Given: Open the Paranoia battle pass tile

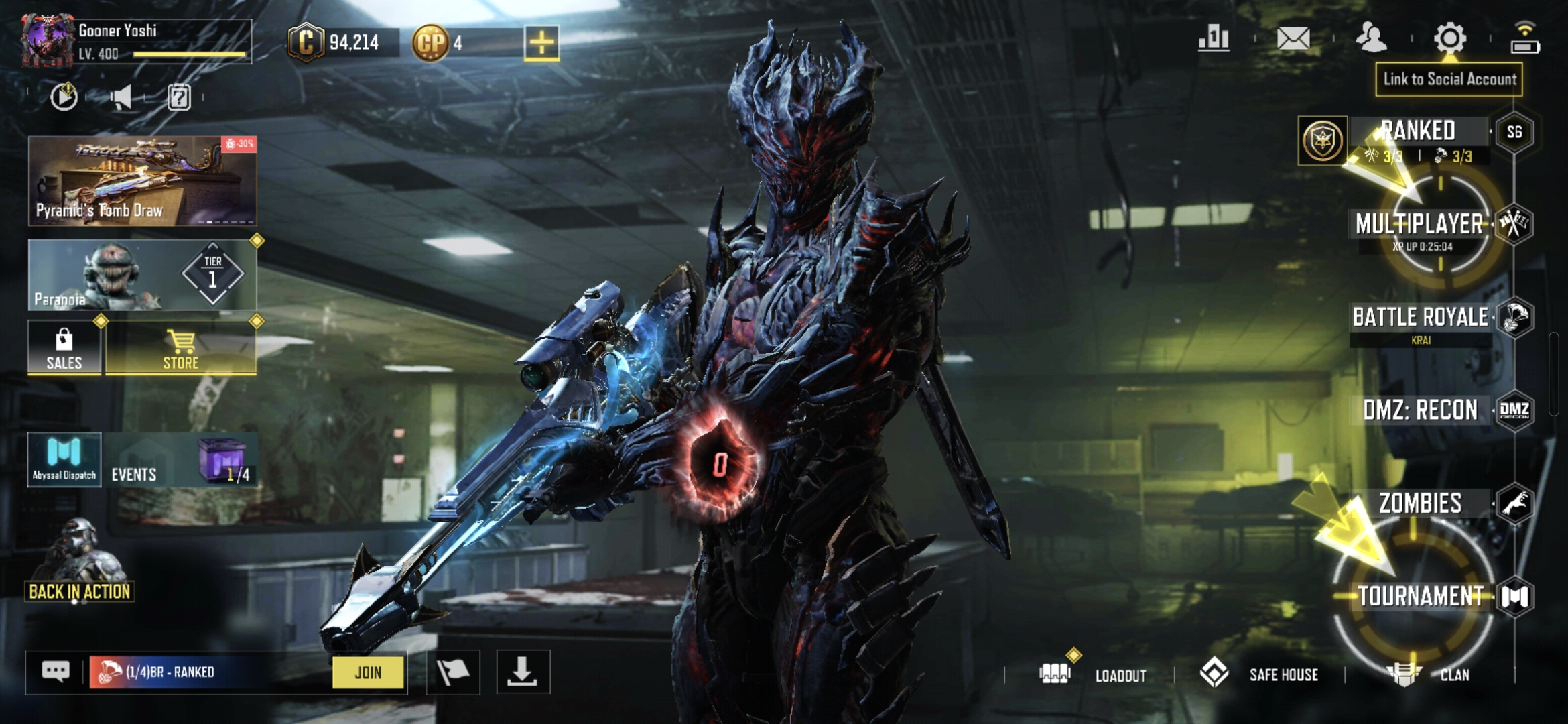Looking at the screenshot, I should tap(142, 275).
